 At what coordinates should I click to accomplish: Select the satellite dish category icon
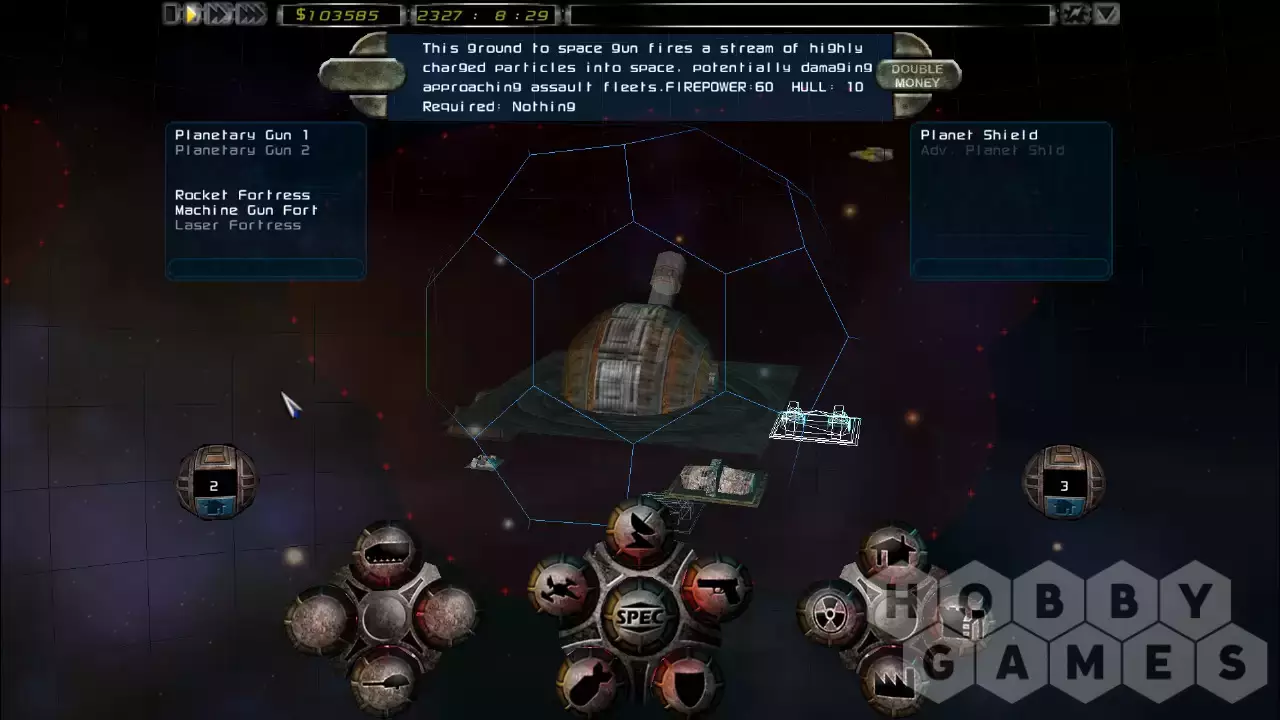[639, 528]
